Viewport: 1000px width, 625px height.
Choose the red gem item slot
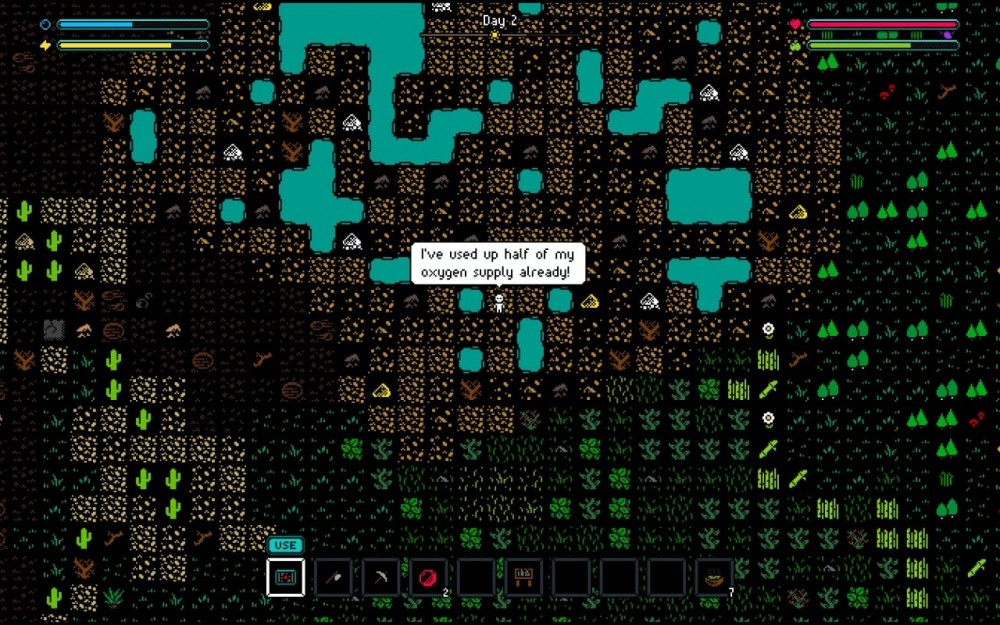coord(428,577)
